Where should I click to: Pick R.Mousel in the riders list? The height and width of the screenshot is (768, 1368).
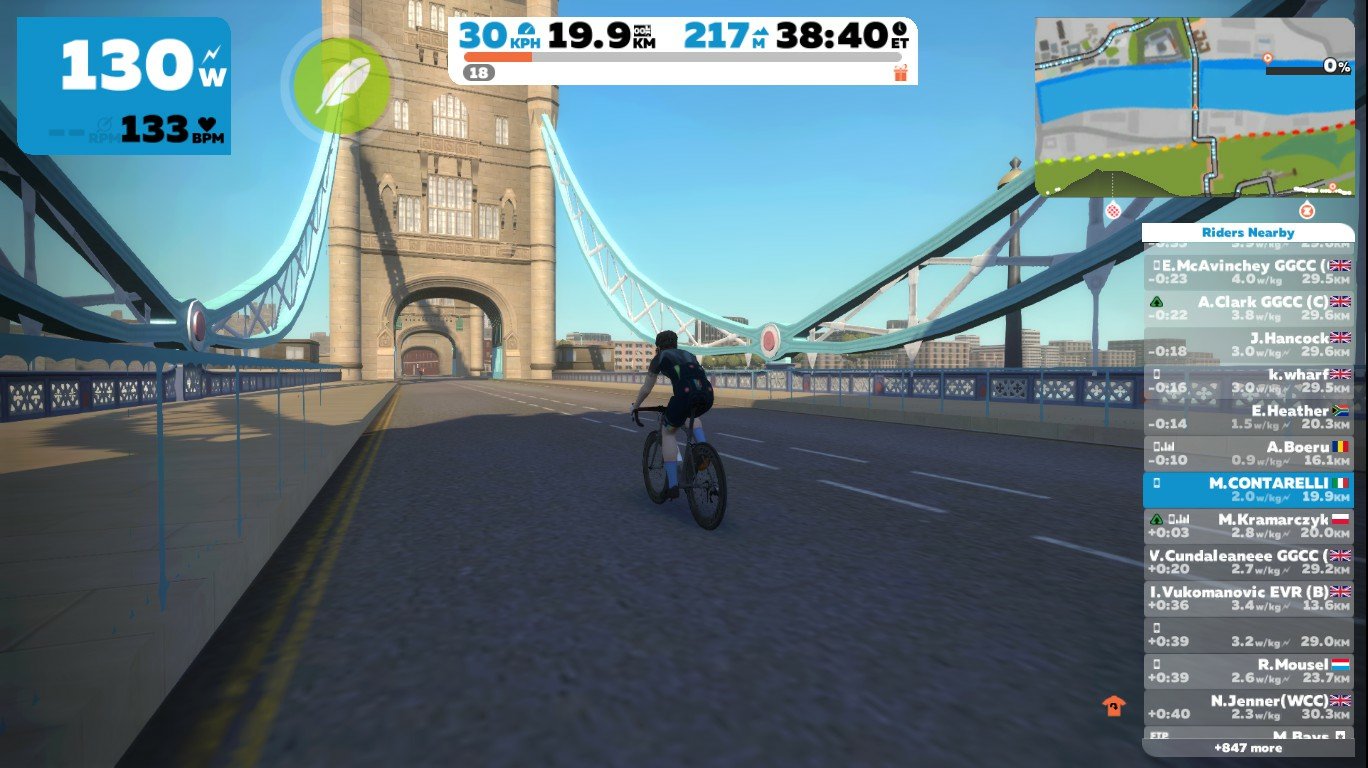1248,670
